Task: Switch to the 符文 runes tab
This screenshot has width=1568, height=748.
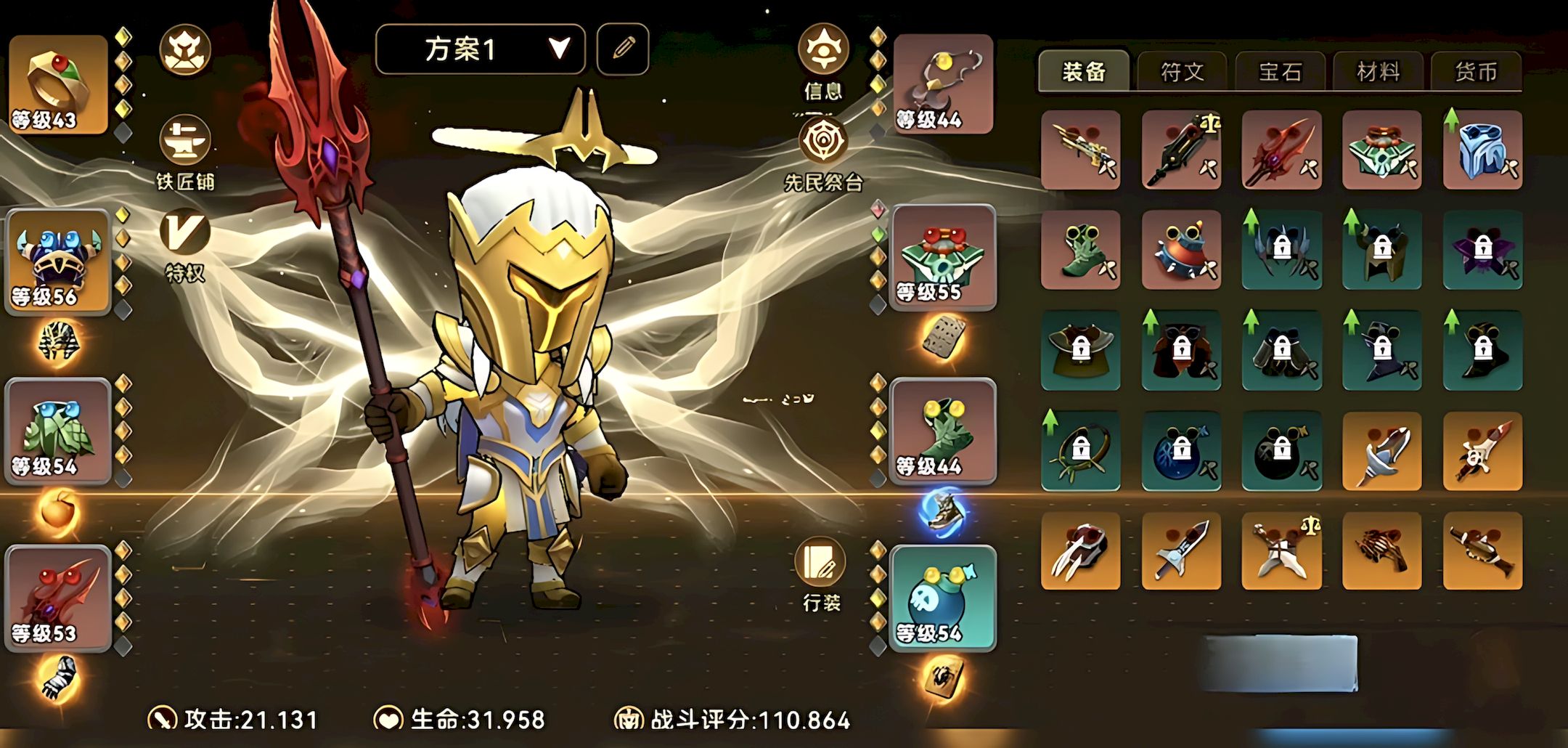Action: pos(1182,72)
